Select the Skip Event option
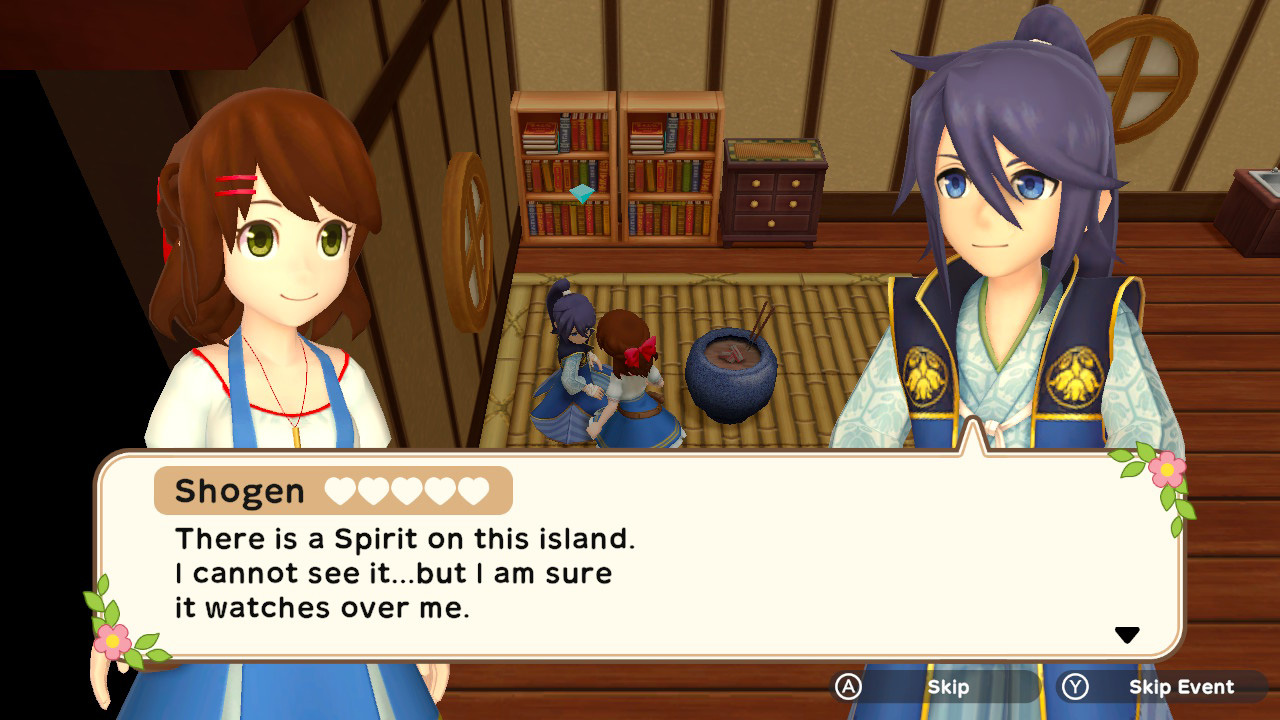Image resolution: width=1280 pixels, height=720 pixels. click(x=1180, y=687)
